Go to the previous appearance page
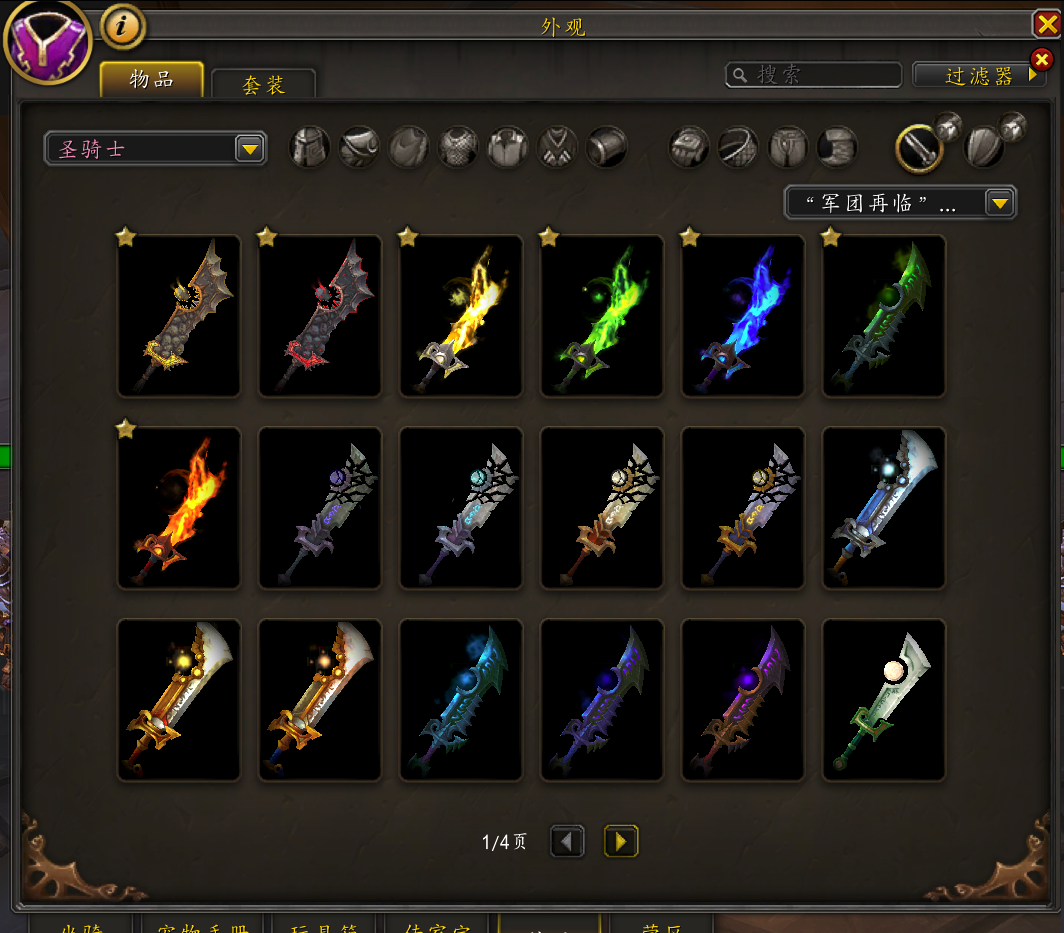1064x933 pixels. [567, 842]
